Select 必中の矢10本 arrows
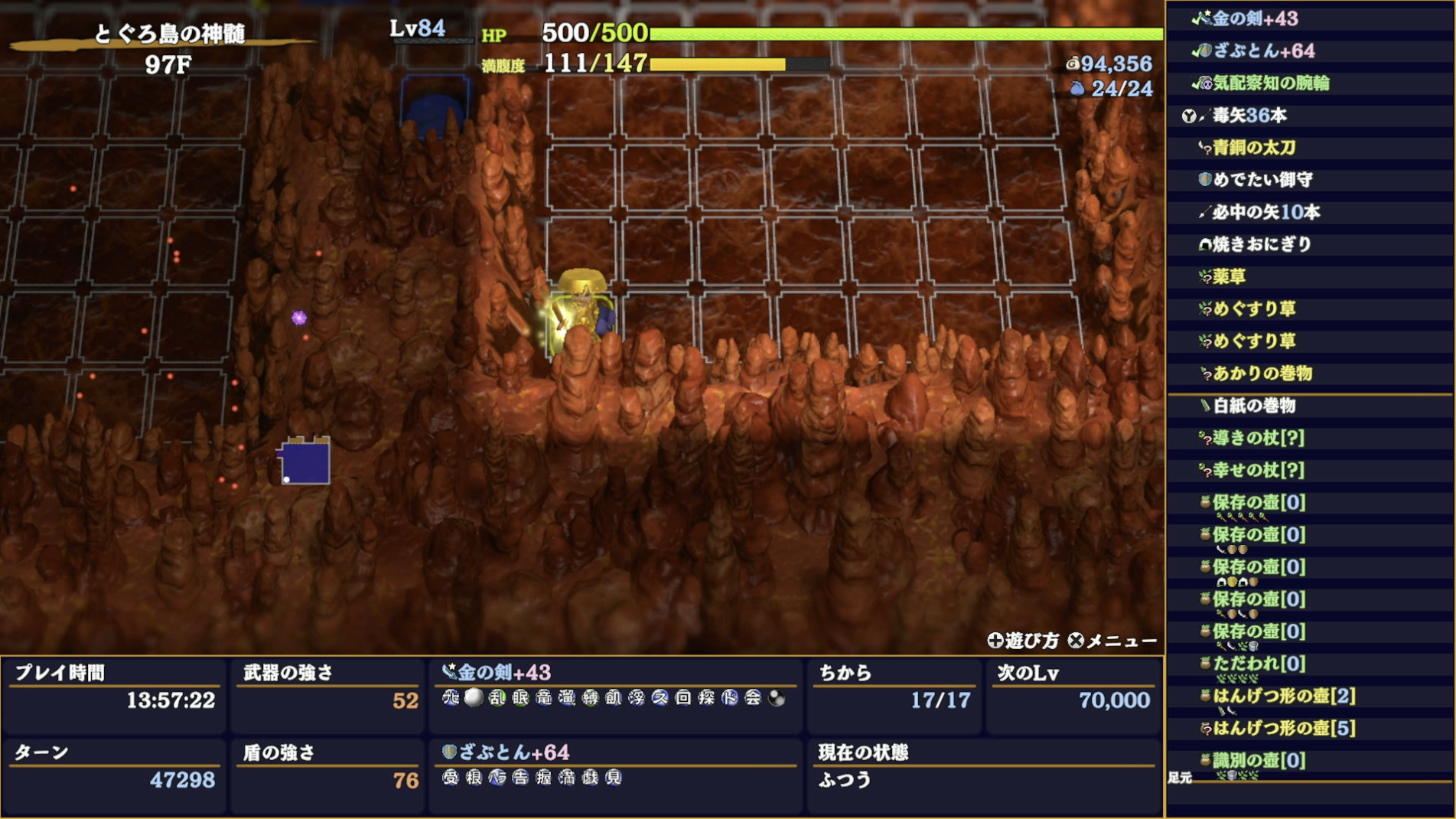1456x819 pixels. (1265, 212)
